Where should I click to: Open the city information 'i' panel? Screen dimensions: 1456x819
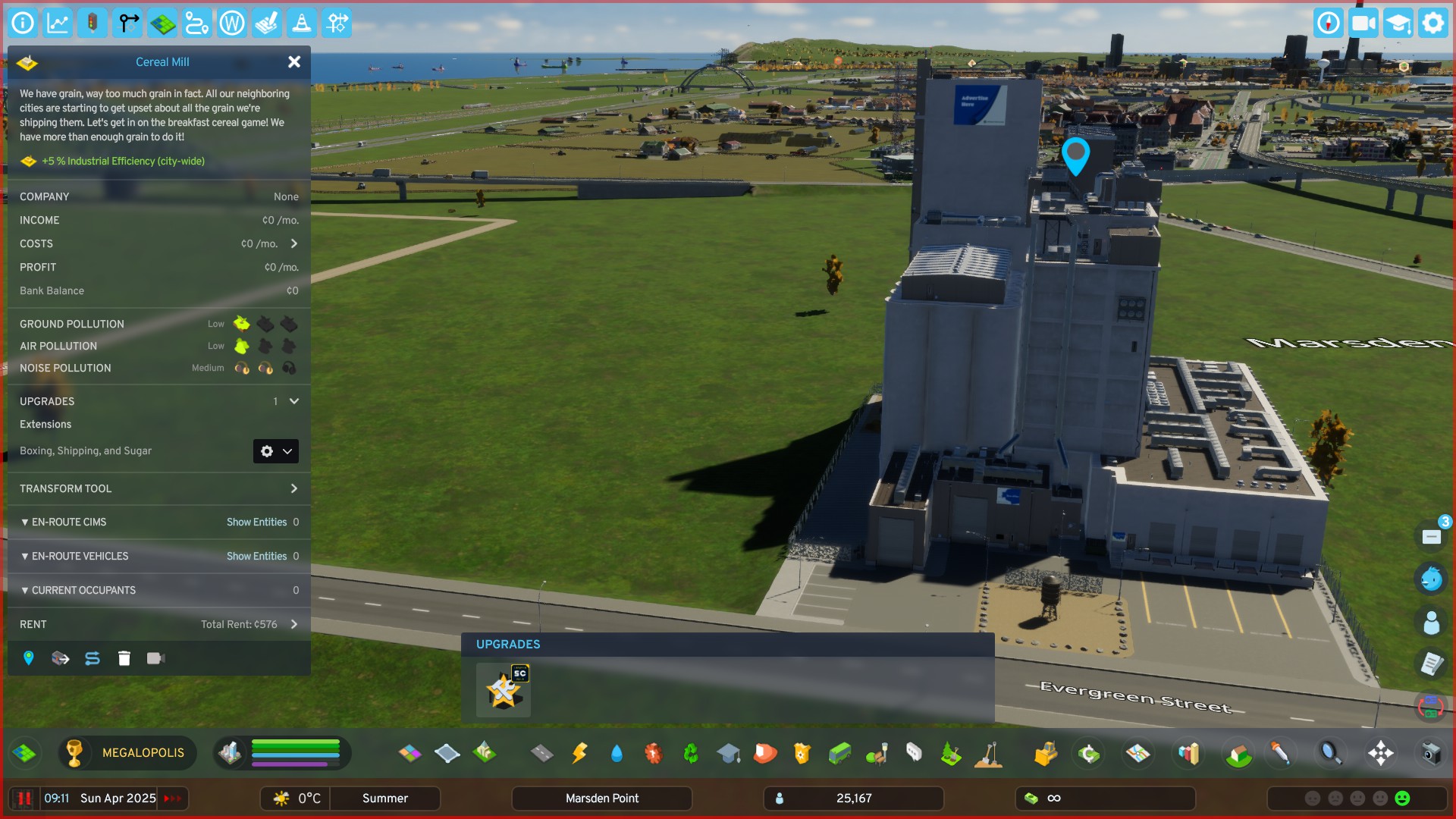coord(23,24)
